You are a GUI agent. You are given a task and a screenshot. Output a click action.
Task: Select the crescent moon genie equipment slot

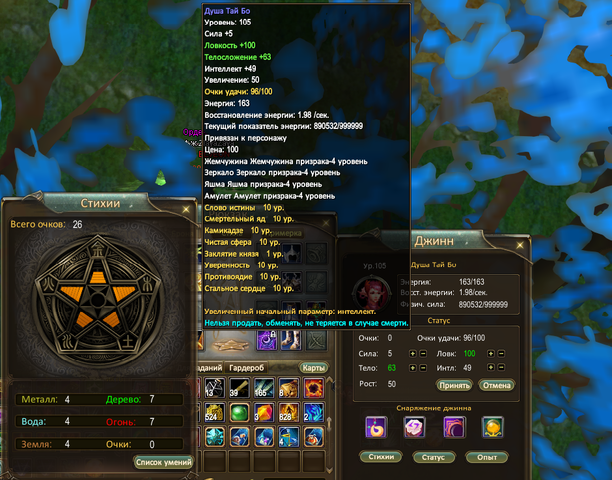(x=377, y=427)
